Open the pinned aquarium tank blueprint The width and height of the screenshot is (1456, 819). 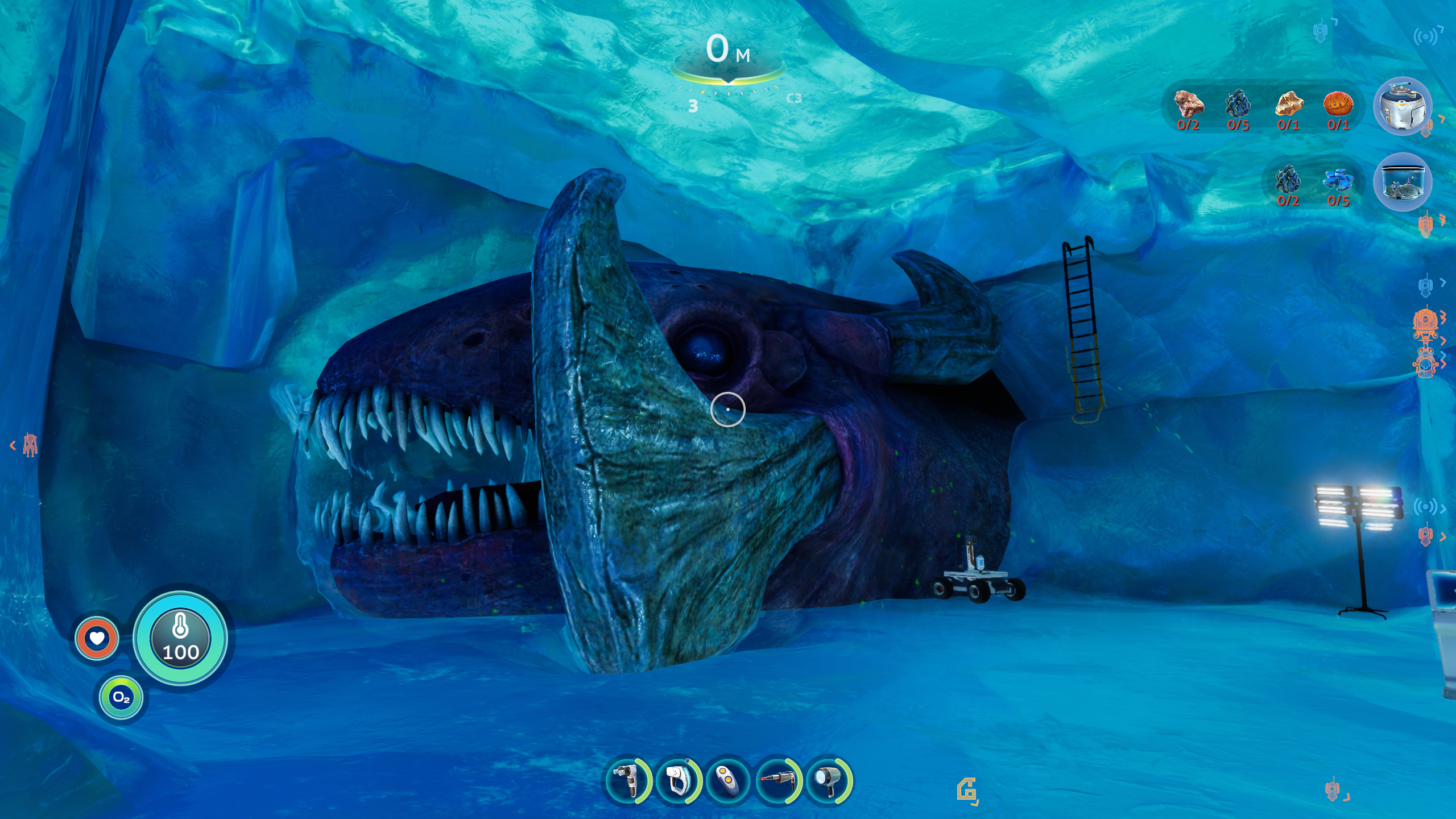click(x=1402, y=182)
